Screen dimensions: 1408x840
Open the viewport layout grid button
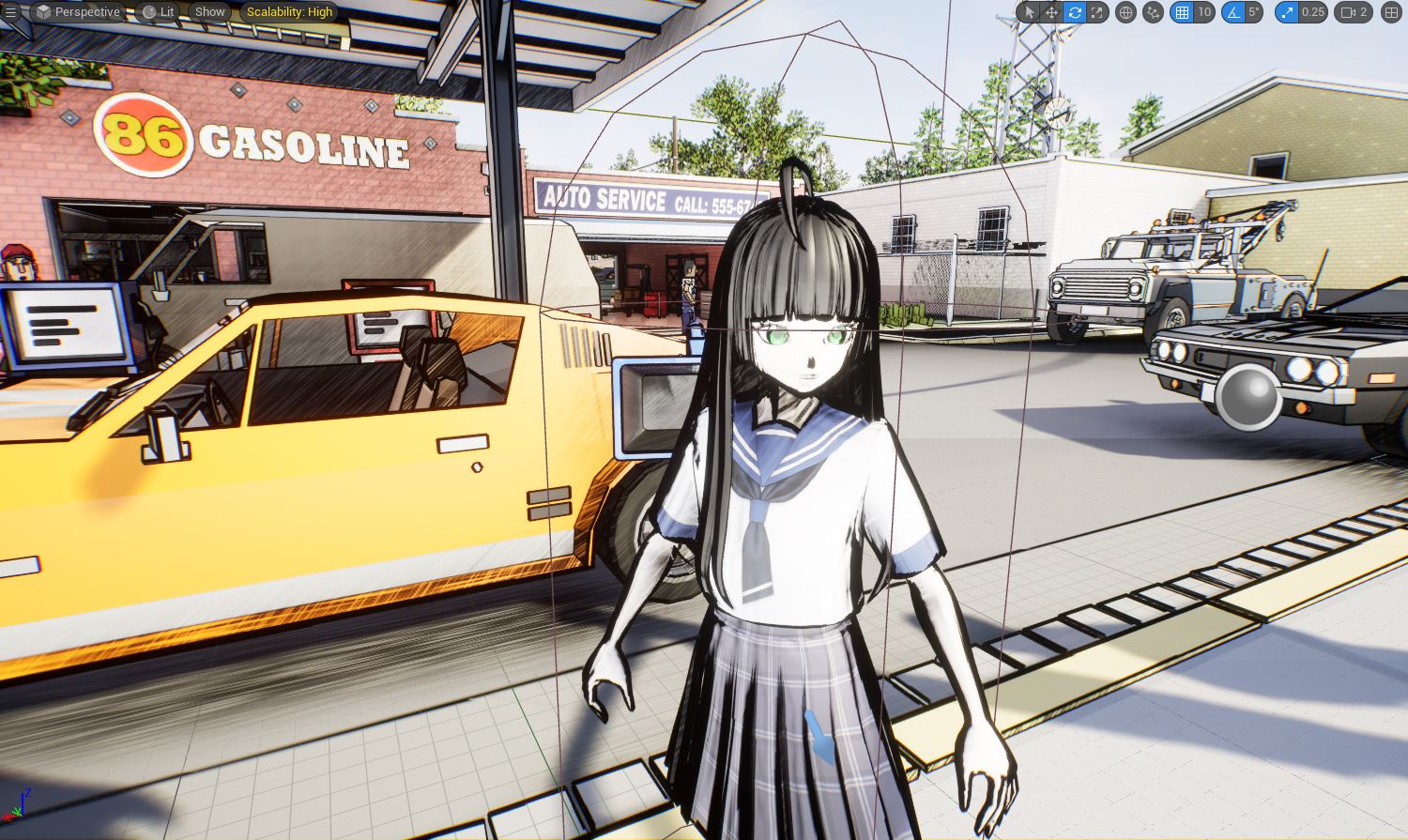[1391, 12]
